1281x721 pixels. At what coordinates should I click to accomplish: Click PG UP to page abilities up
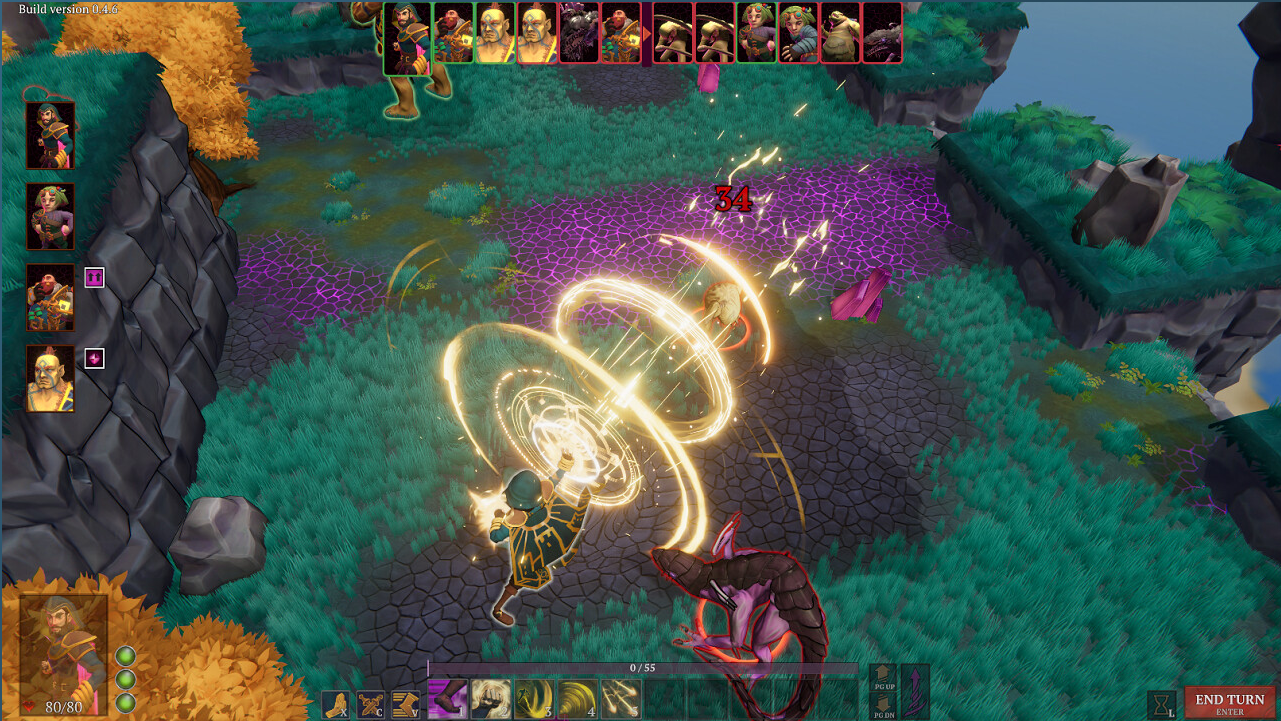coord(884,680)
